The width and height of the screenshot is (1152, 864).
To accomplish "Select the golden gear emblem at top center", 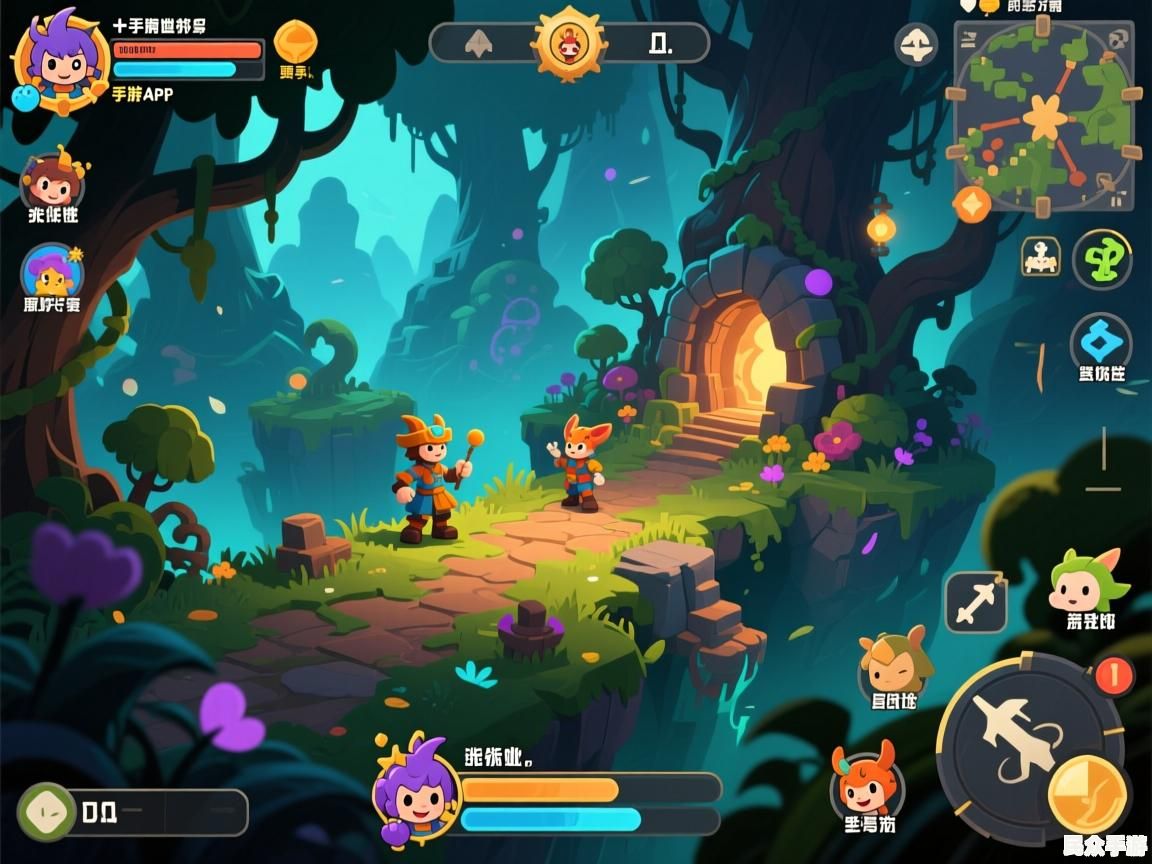I will pyautogui.click(x=569, y=43).
